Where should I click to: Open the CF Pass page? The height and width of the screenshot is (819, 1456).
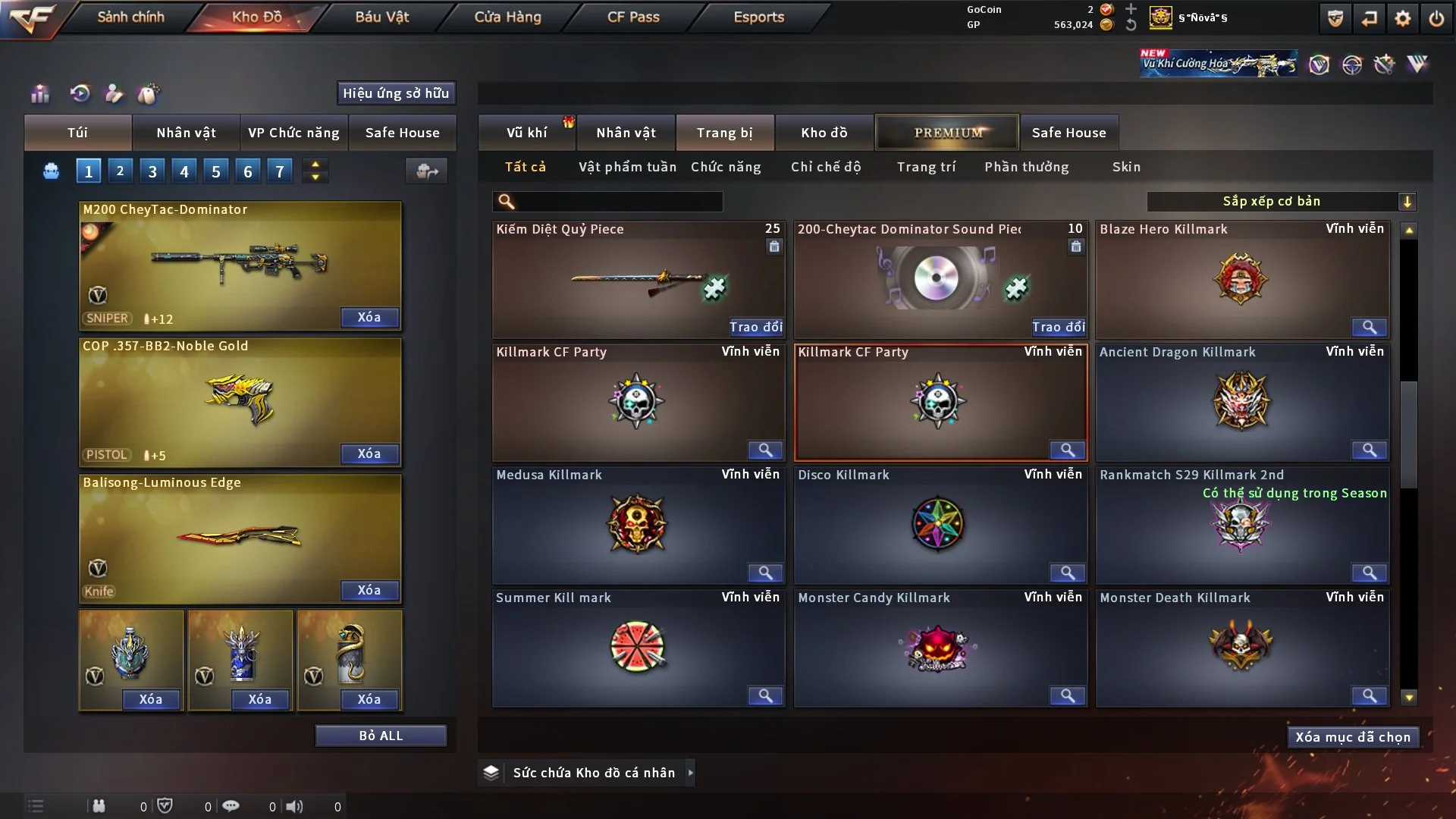[x=633, y=17]
